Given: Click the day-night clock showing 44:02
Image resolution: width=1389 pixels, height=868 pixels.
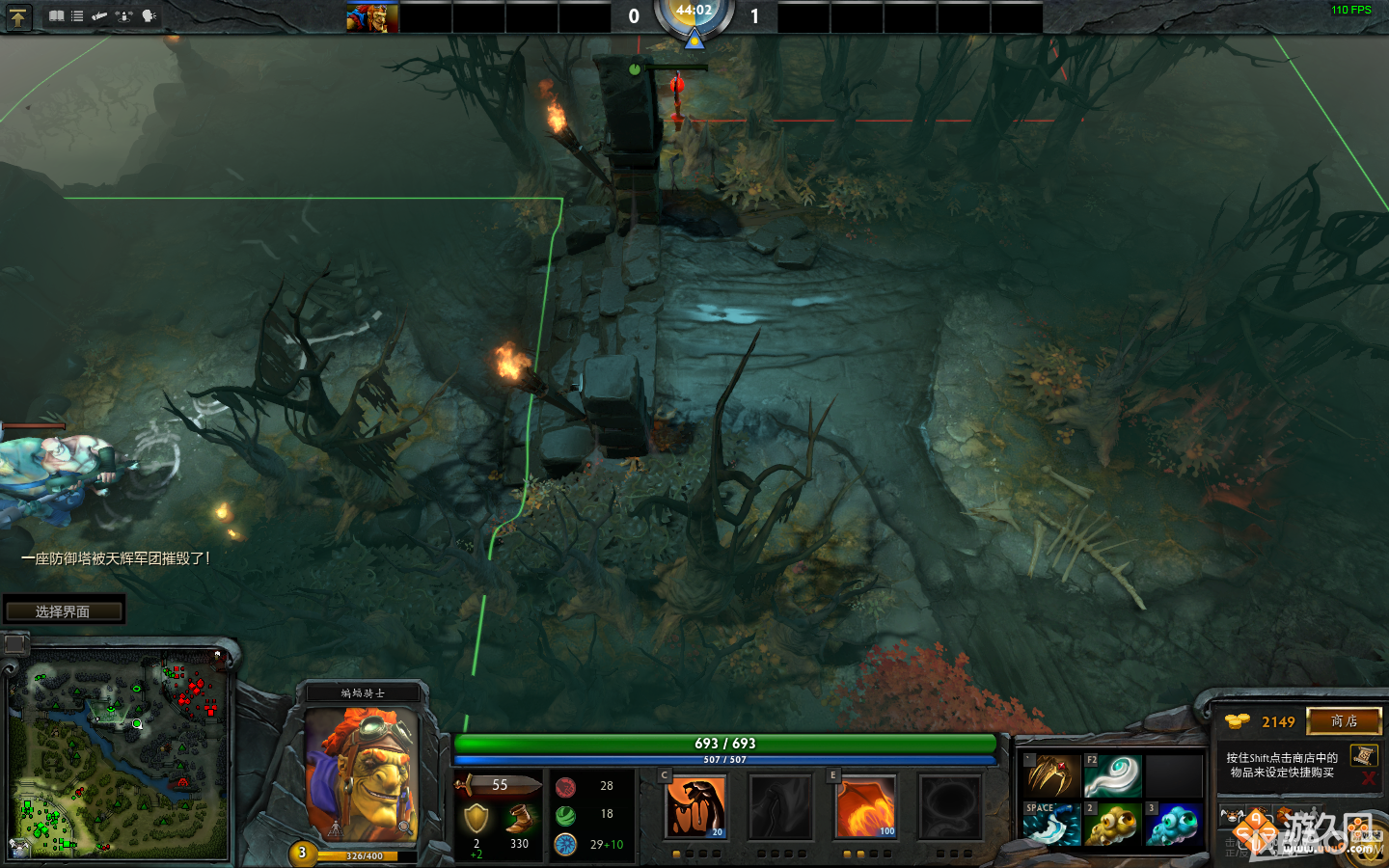Looking at the screenshot, I should 694,16.
